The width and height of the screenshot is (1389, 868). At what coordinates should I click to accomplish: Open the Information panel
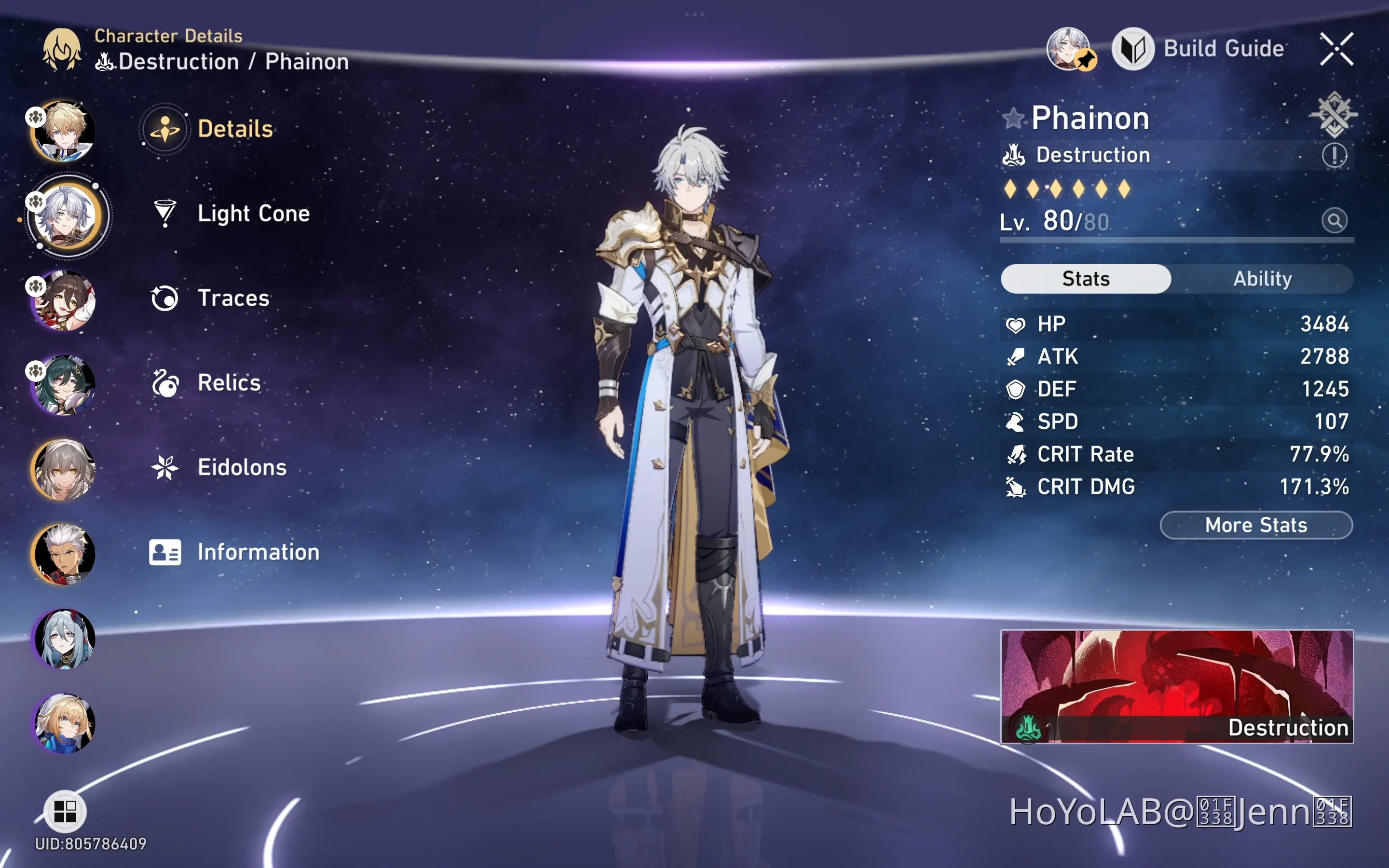257,552
